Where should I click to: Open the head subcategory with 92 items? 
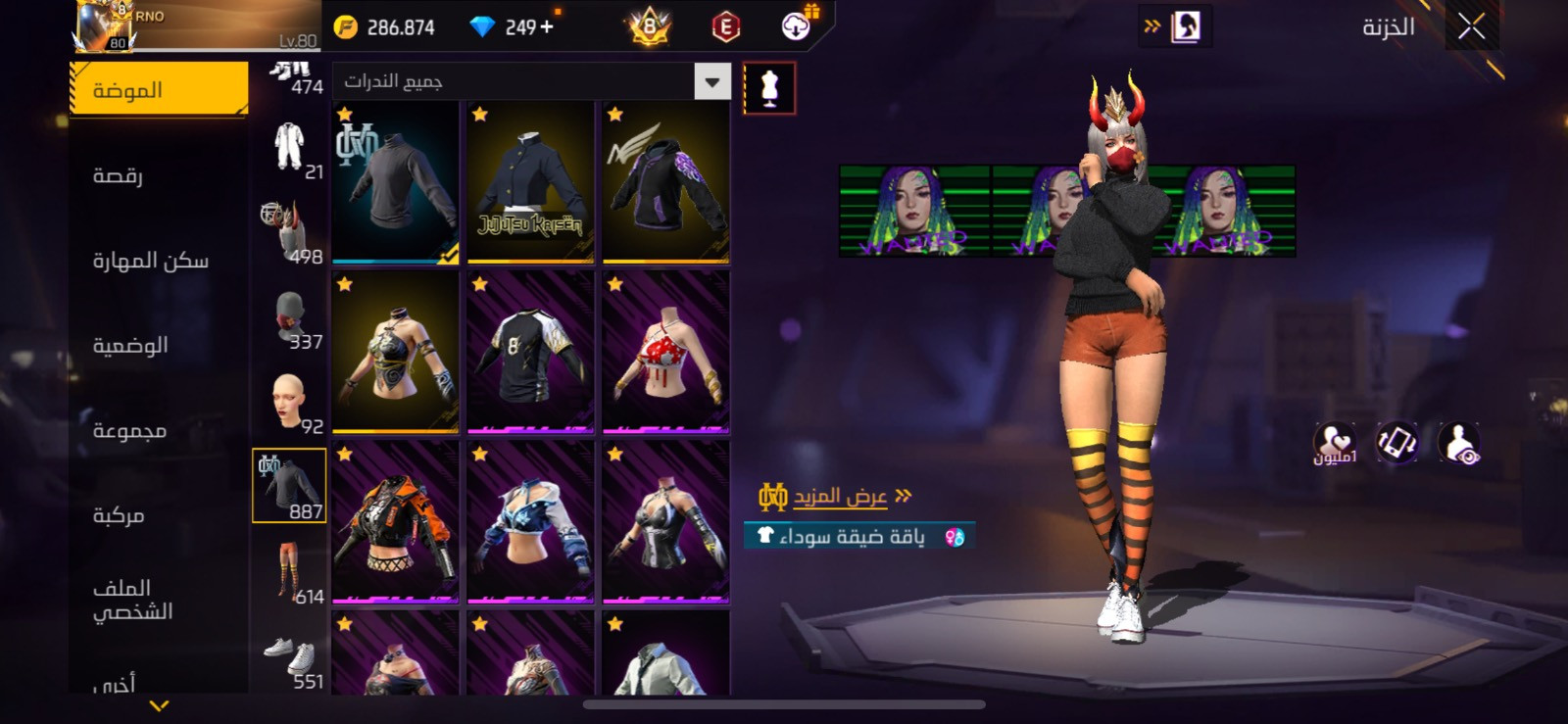[x=290, y=402]
